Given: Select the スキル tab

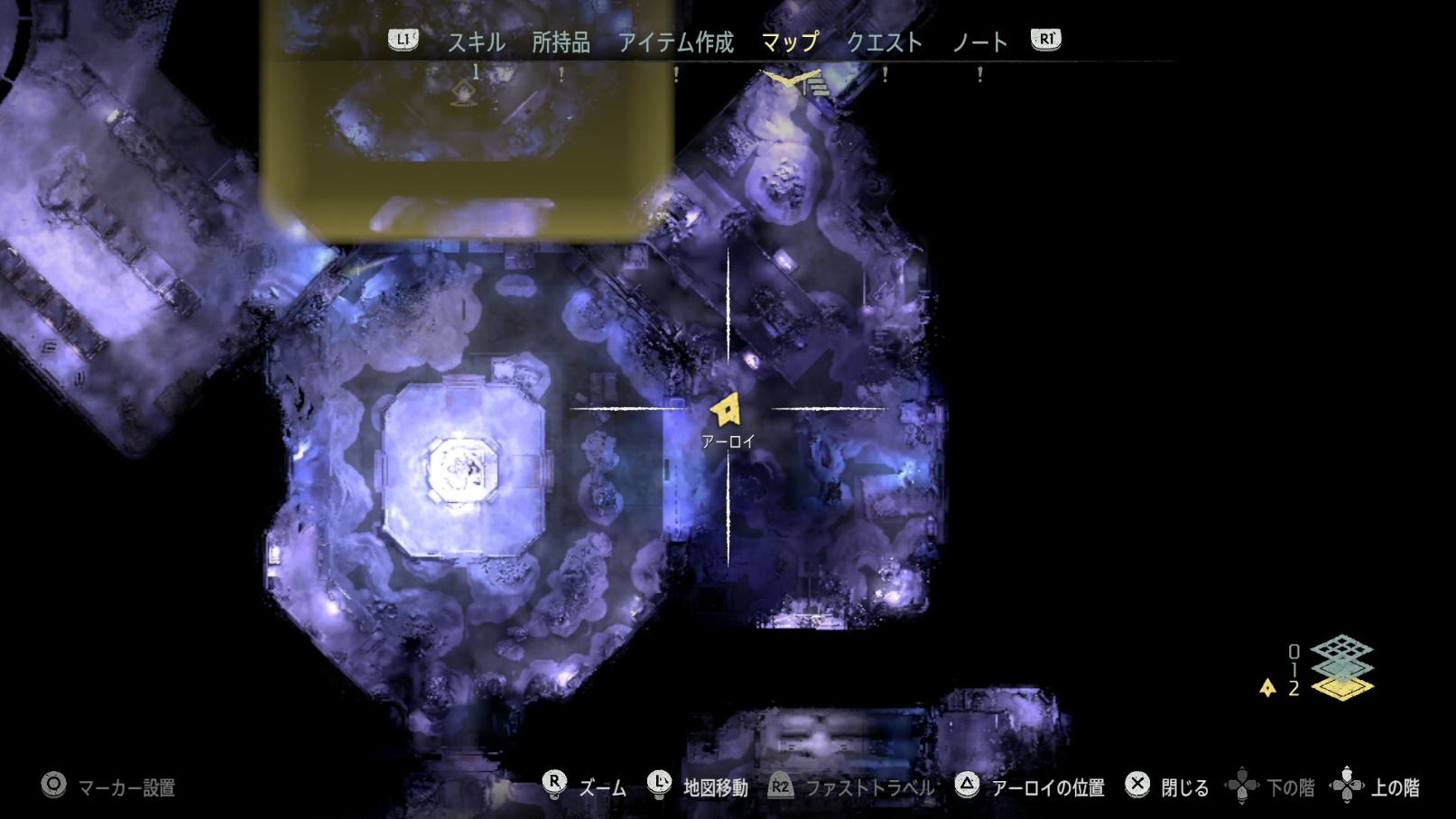Looking at the screenshot, I should pyautogui.click(x=476, y=41).
